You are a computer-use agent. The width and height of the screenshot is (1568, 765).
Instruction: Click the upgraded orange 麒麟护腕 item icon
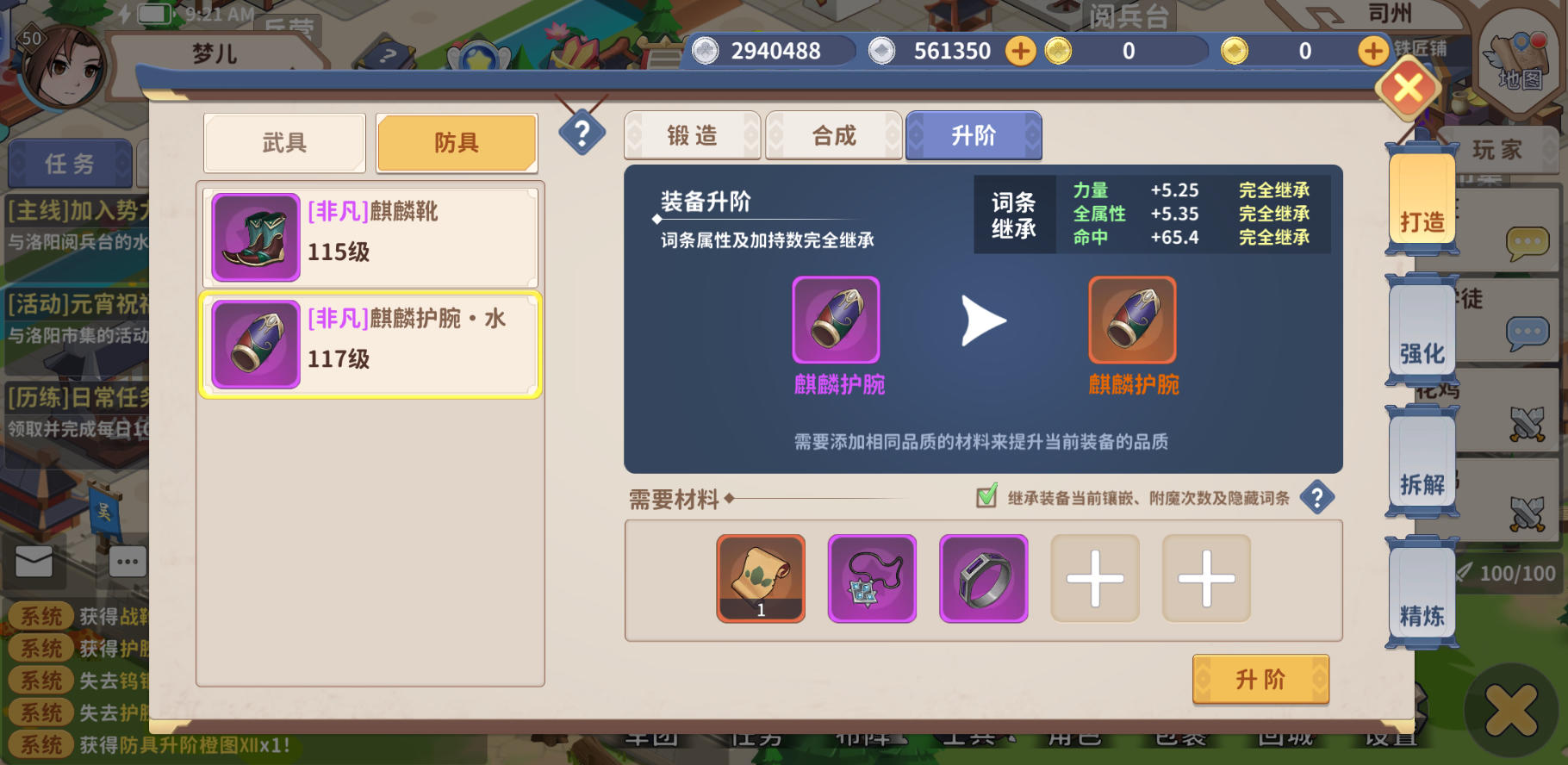point(1131,320)
